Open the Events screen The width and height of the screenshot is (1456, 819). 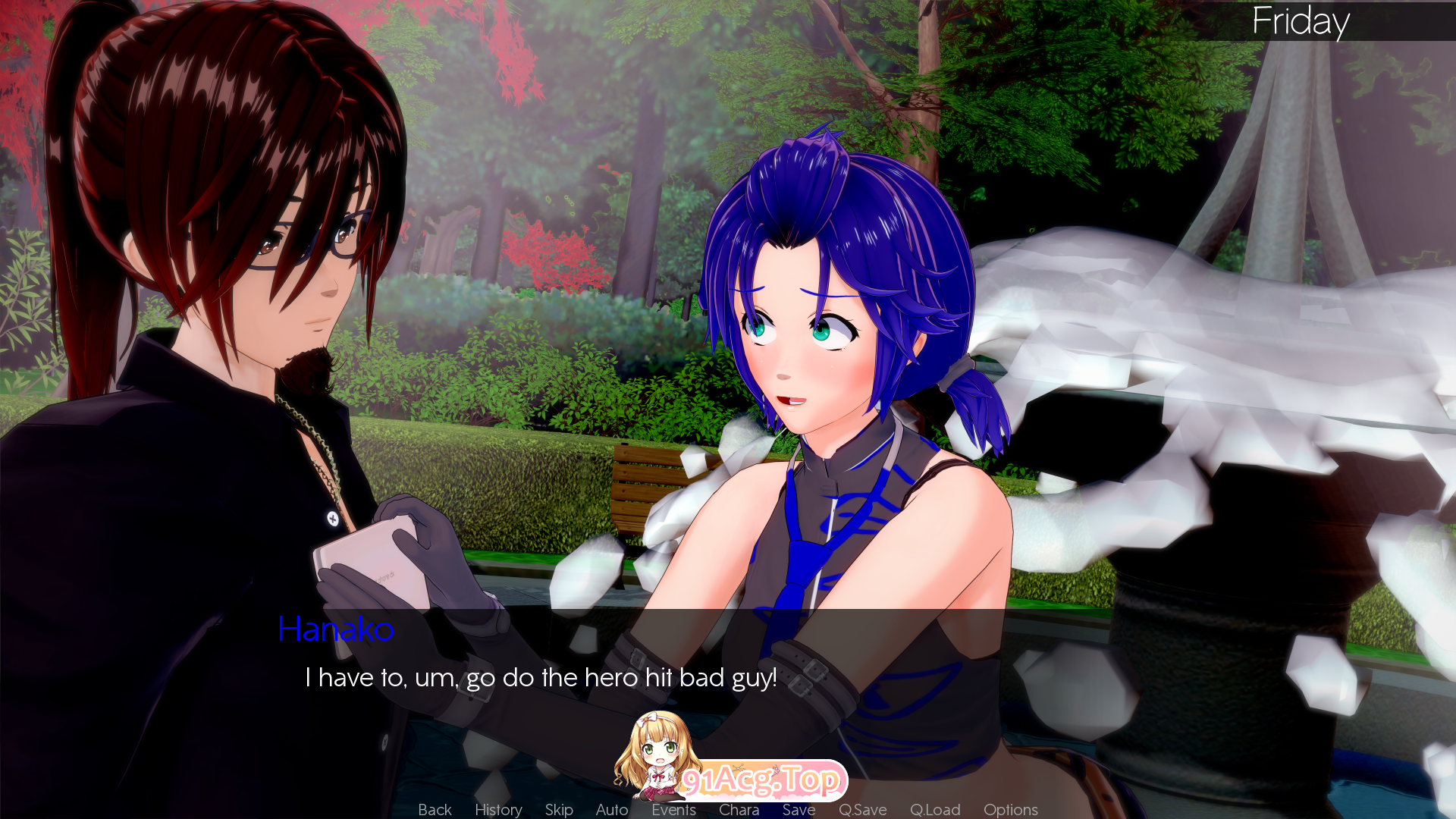[673, 810]
